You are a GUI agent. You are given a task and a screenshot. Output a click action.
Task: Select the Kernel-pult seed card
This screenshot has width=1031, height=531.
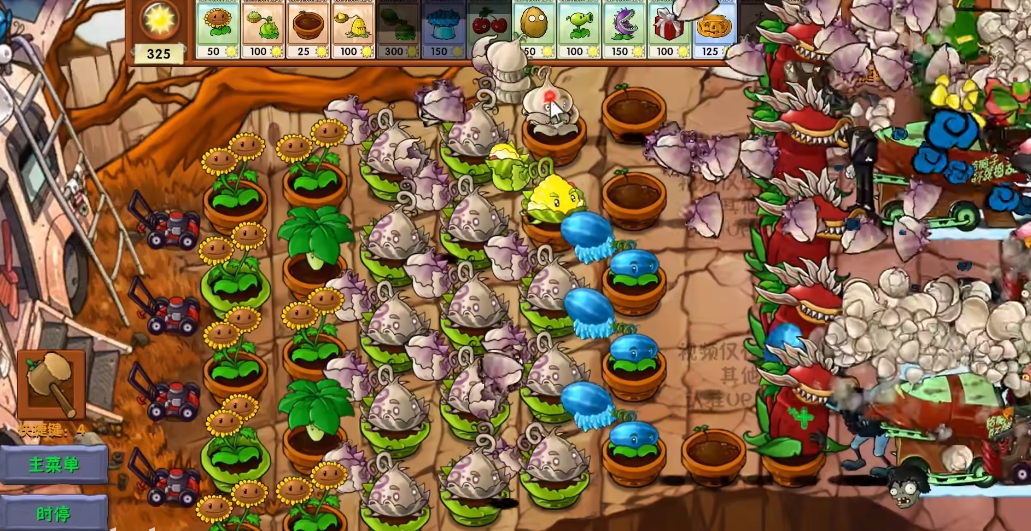click(x=353, y=29)
